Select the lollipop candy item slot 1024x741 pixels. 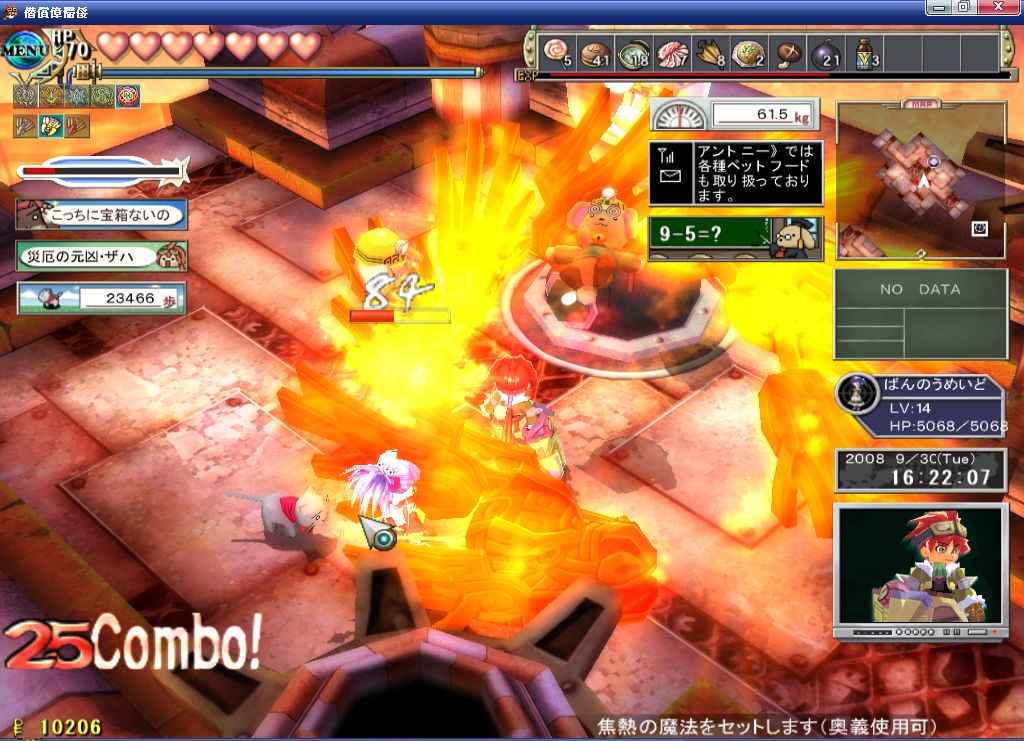(x=556, y=51)
